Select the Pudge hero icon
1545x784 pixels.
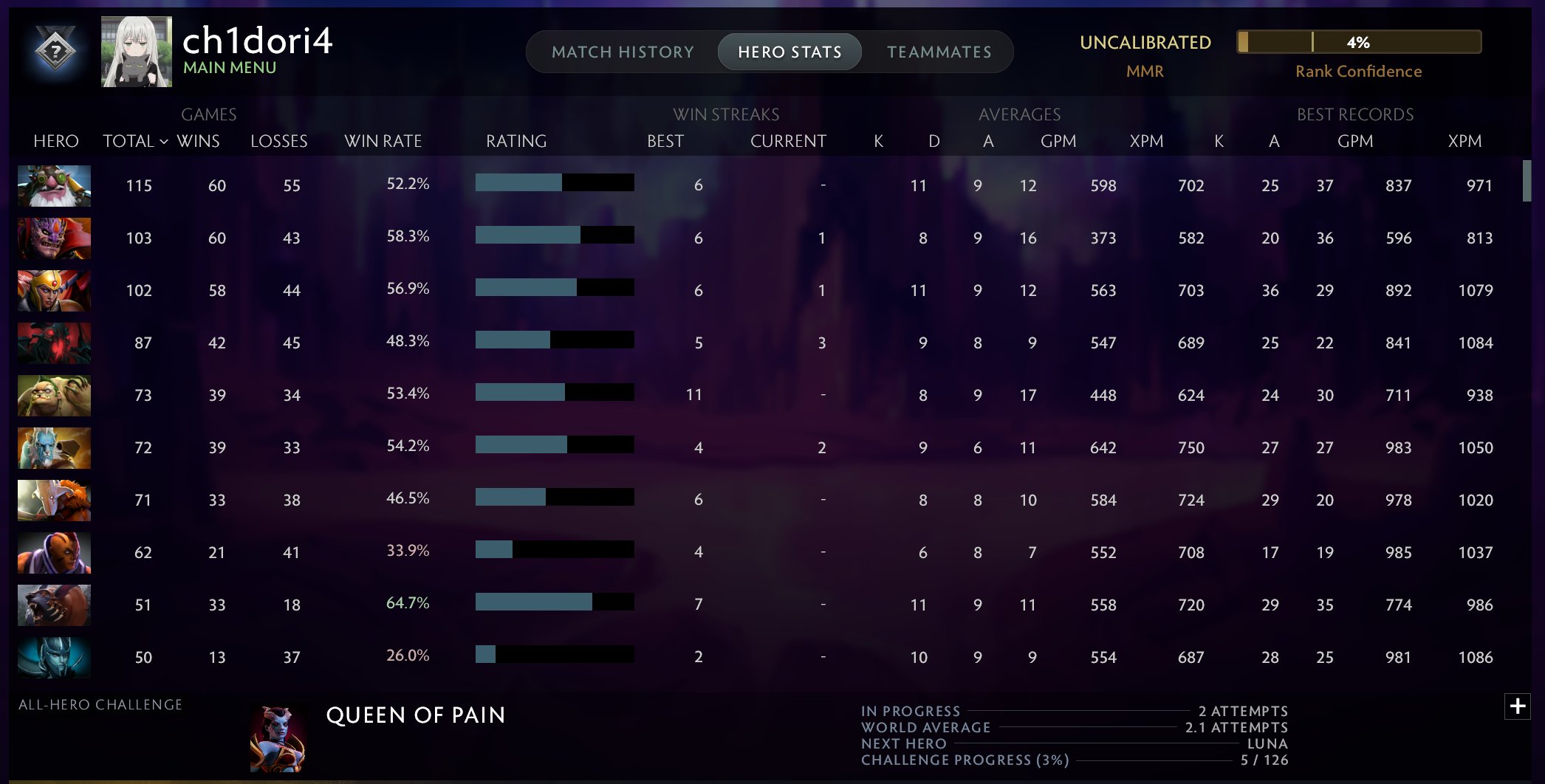[x=54, y=395]
